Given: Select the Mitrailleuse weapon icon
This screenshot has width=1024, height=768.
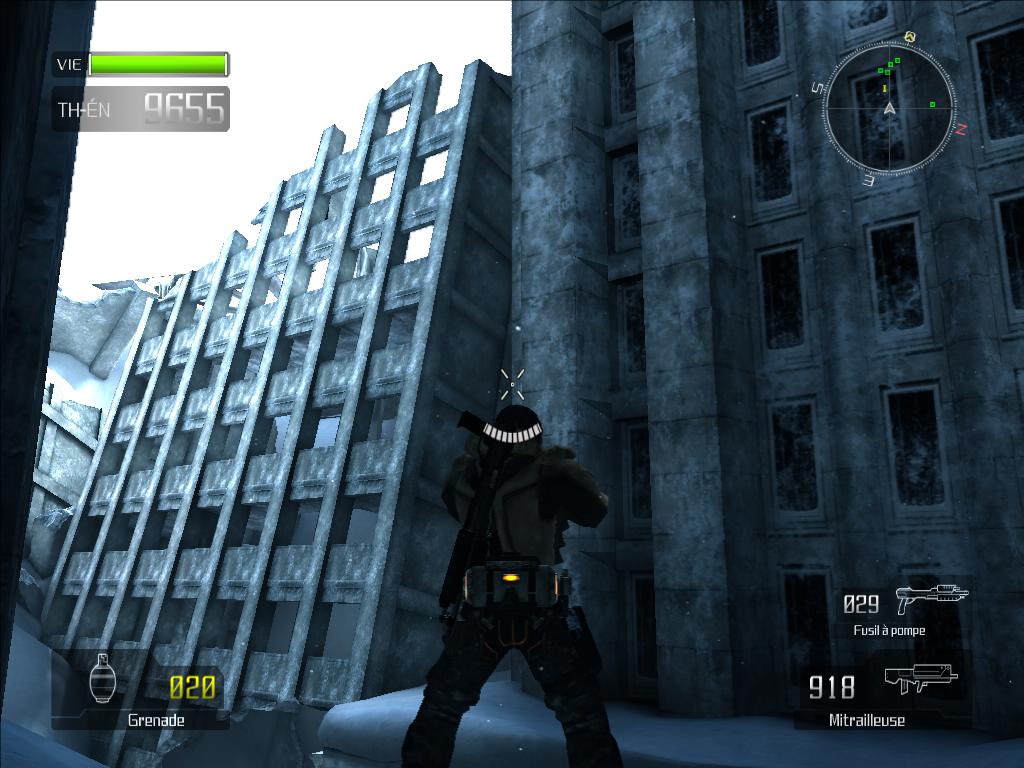Looking at the screenshot, I should pos(920,680).
